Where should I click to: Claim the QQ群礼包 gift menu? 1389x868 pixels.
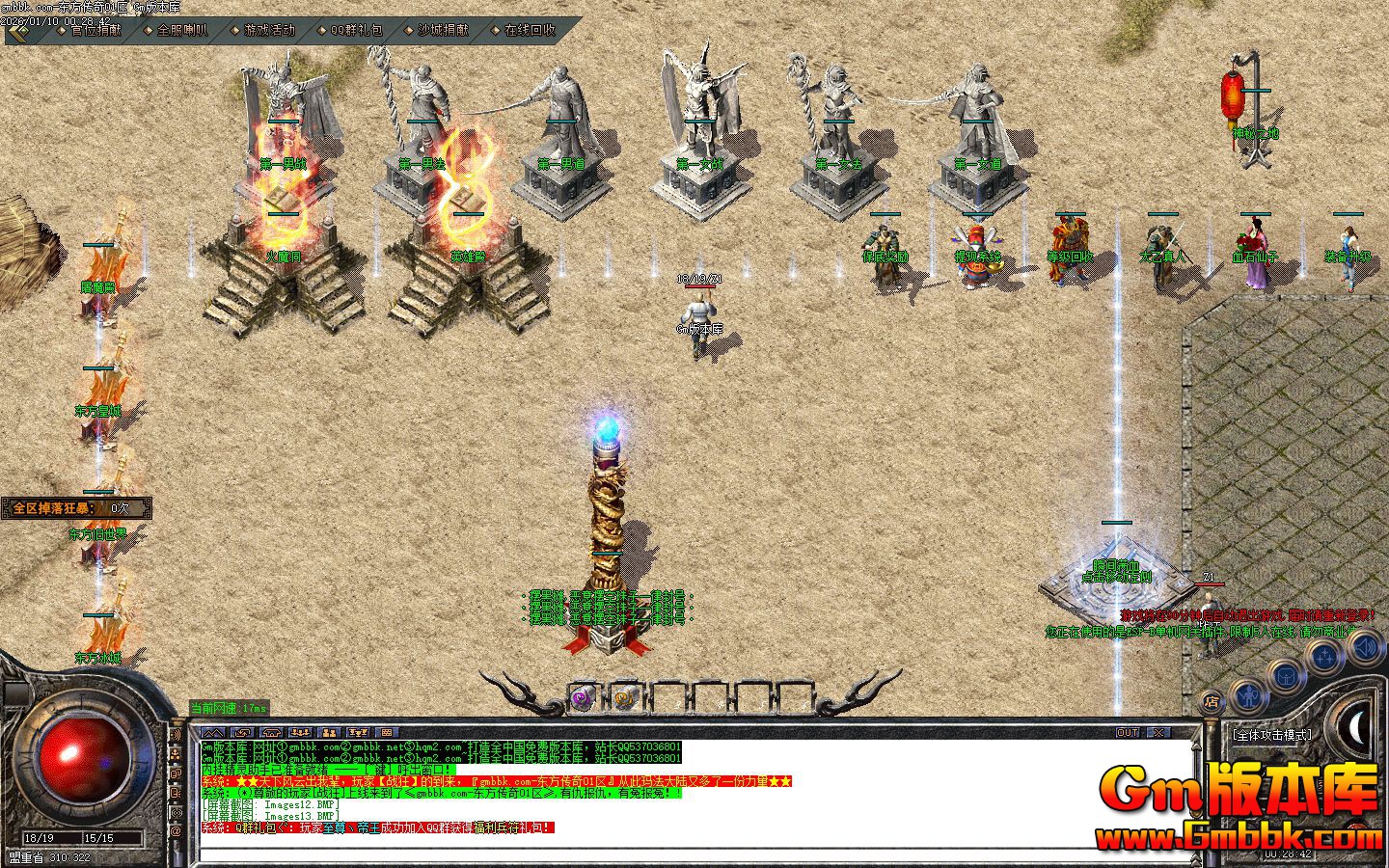[355, 30]
